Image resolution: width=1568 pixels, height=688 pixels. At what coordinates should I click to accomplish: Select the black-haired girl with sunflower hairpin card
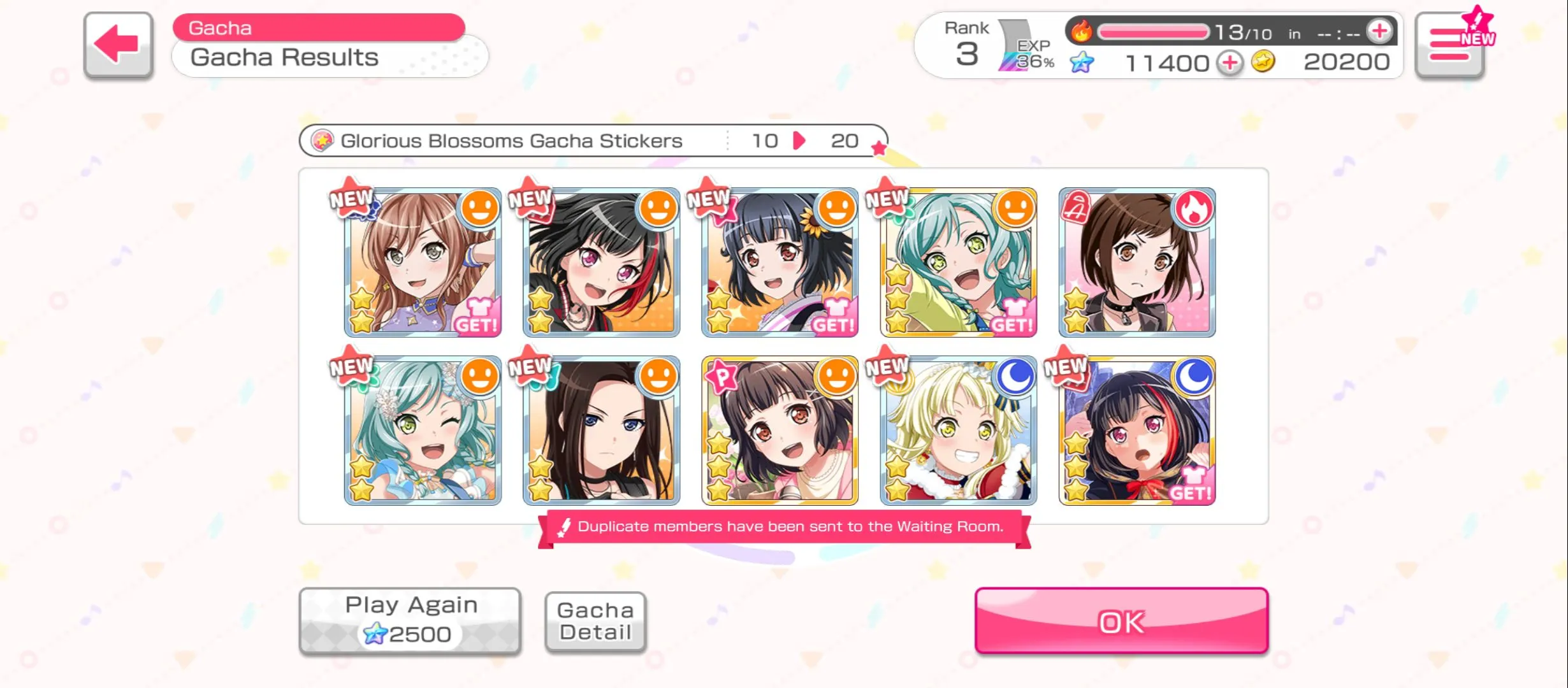point(780,262)
